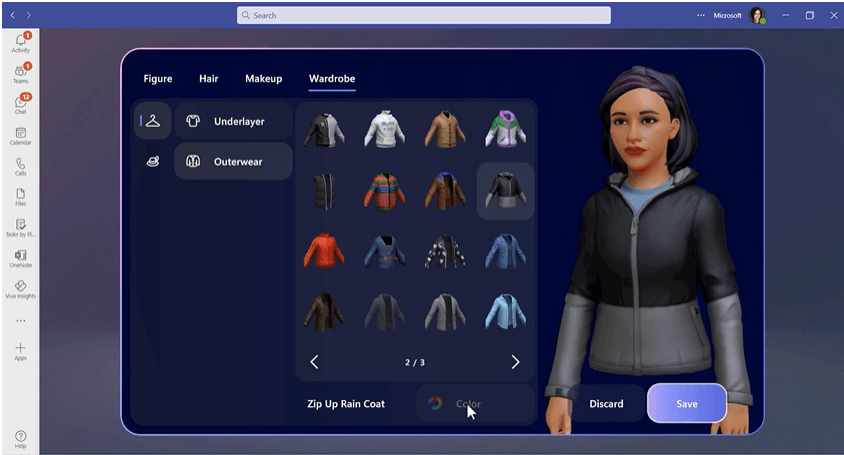Switch to the Figure tab
844x455 pixels.
click(x=157, y=79)
